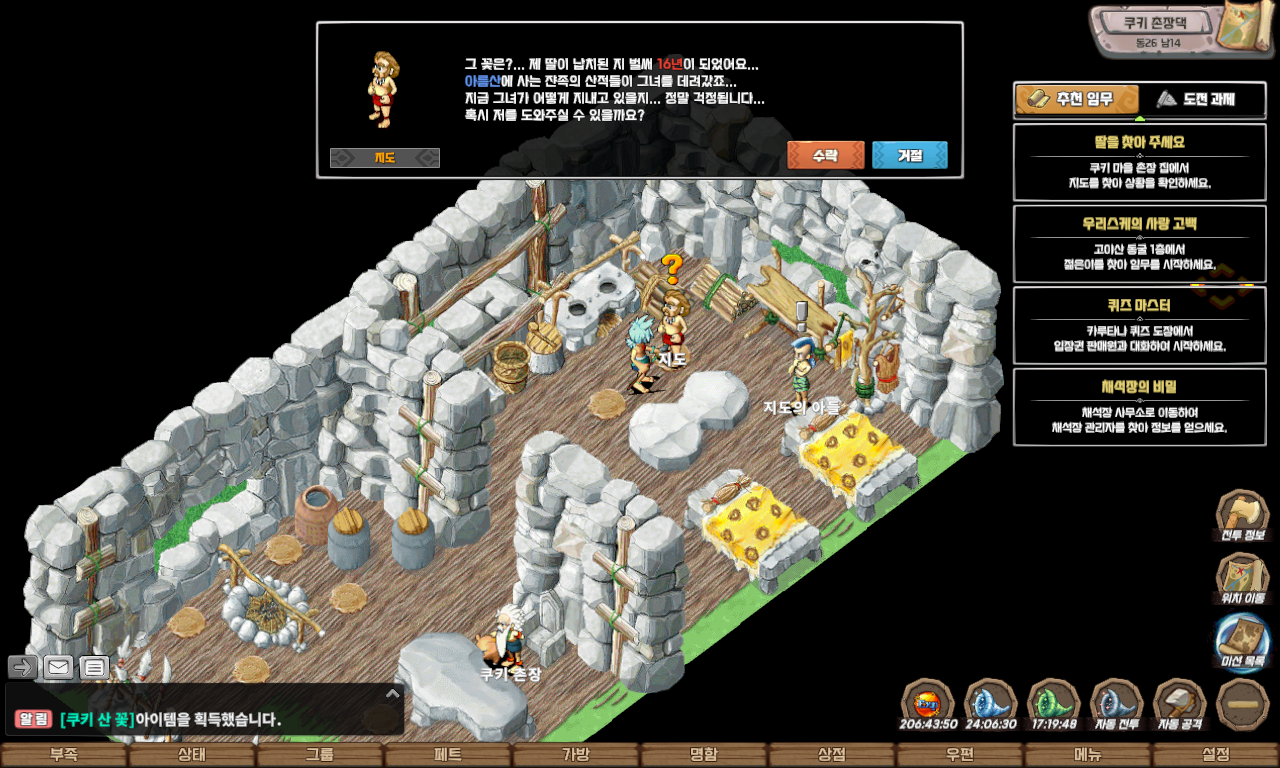This screenshot has height=768, width=1280.
Task: Open the 펫트 pet menu
Action: tap(448, 755)
